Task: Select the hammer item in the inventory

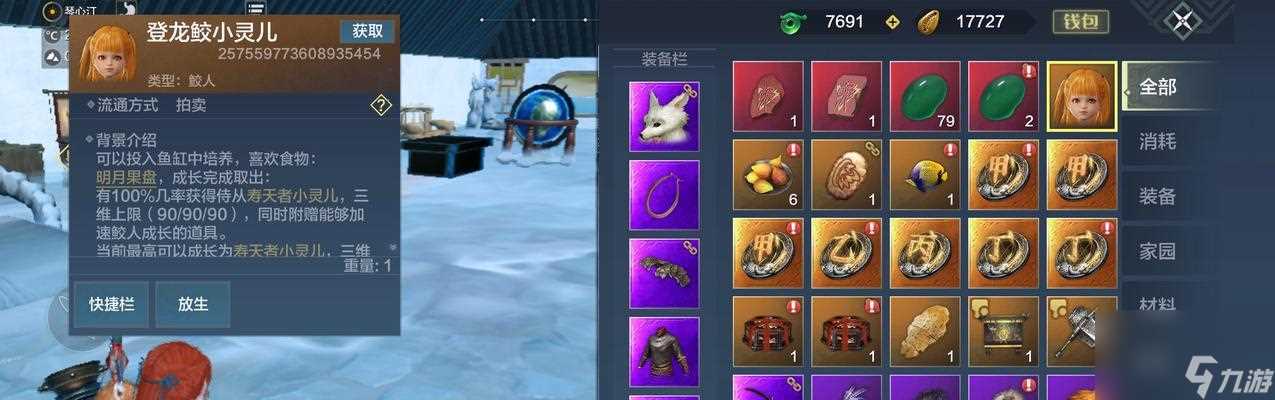Action: tap(1082, 330)
